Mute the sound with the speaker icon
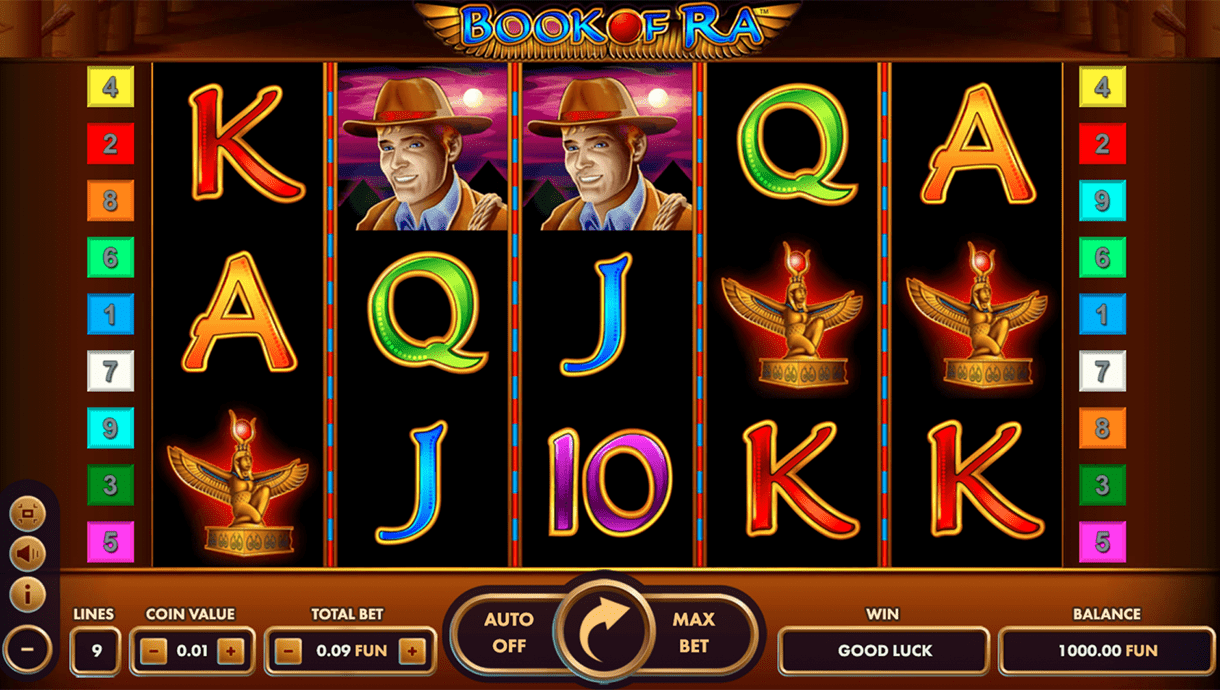This screenshot has width=1220, height=690. (27, 553)
